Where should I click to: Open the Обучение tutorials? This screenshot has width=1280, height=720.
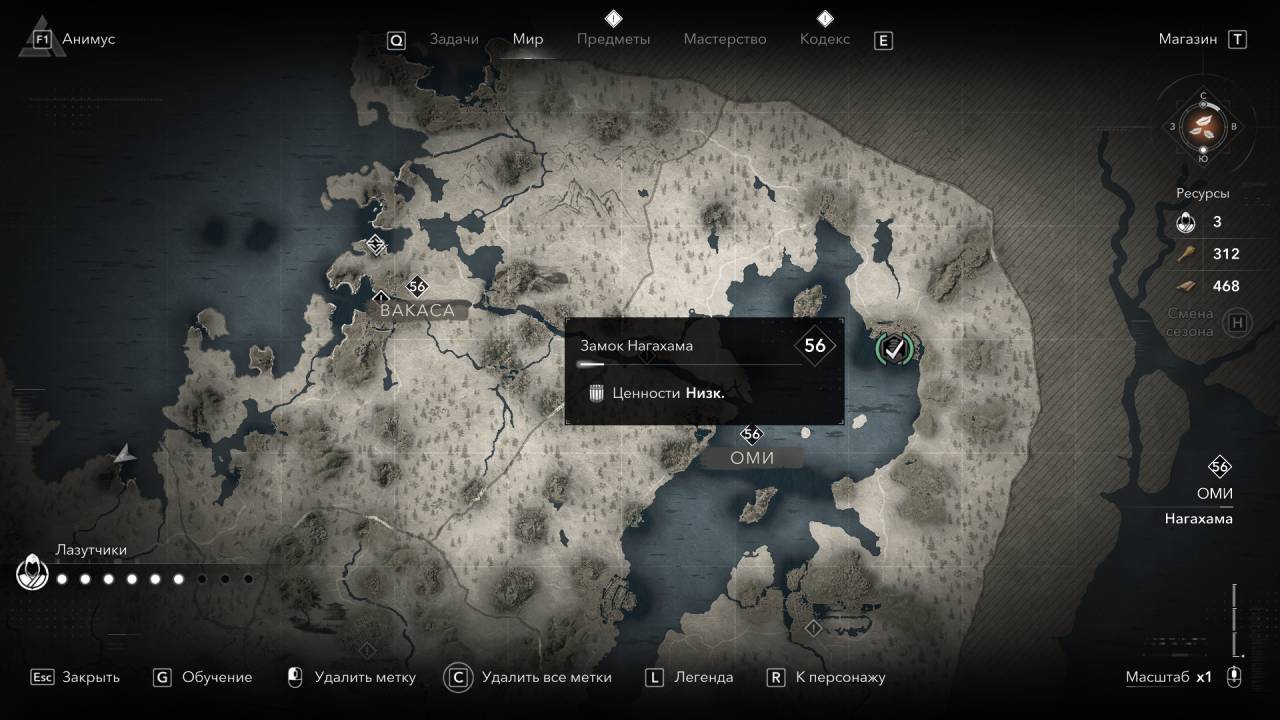coord(217,677)
